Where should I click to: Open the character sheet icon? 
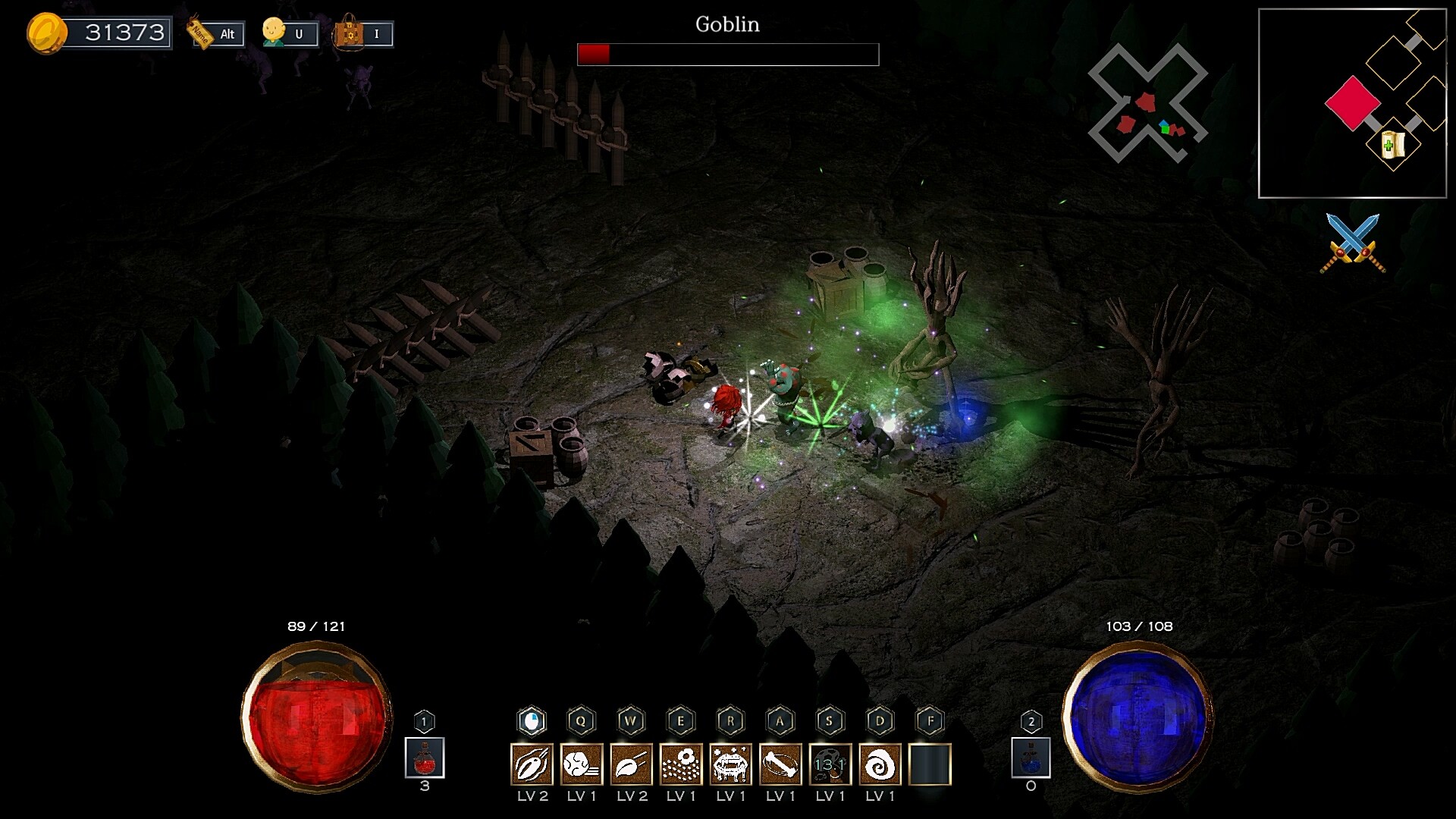click(x=274, y=33)
